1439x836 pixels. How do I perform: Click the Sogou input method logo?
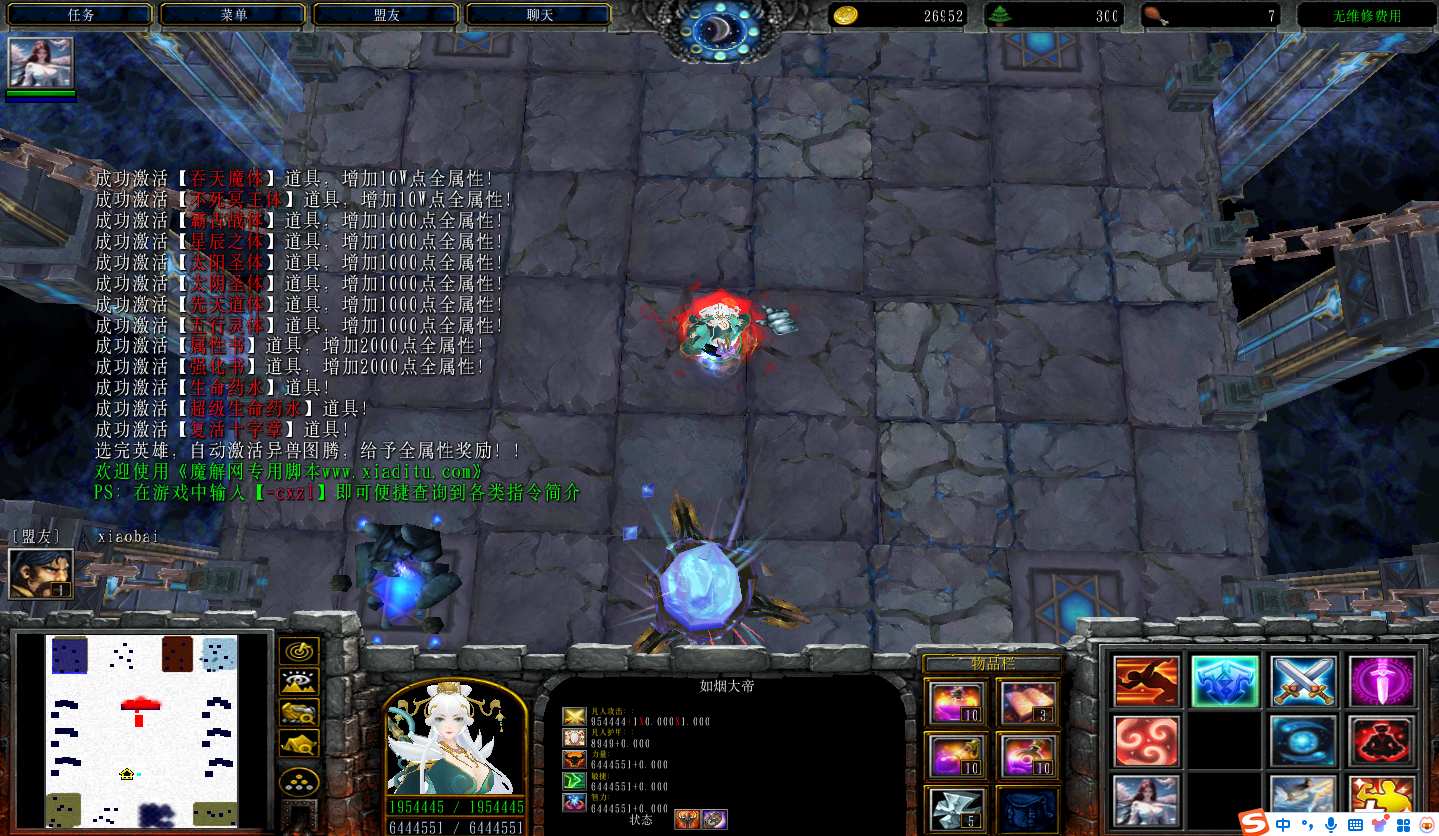click(1253, 823)
